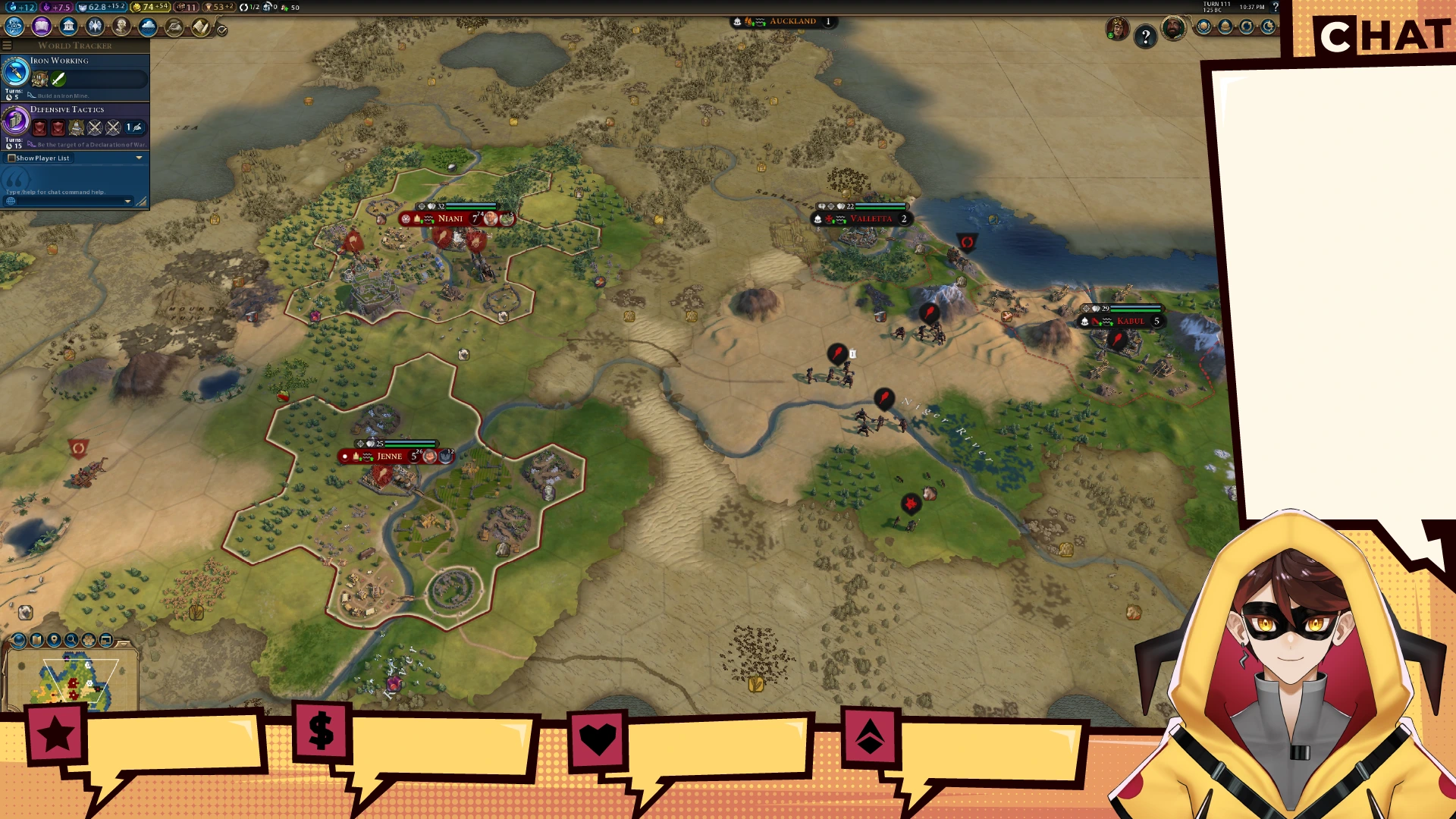
Task: Open the map search magnifier
Action: coord(71,640)
